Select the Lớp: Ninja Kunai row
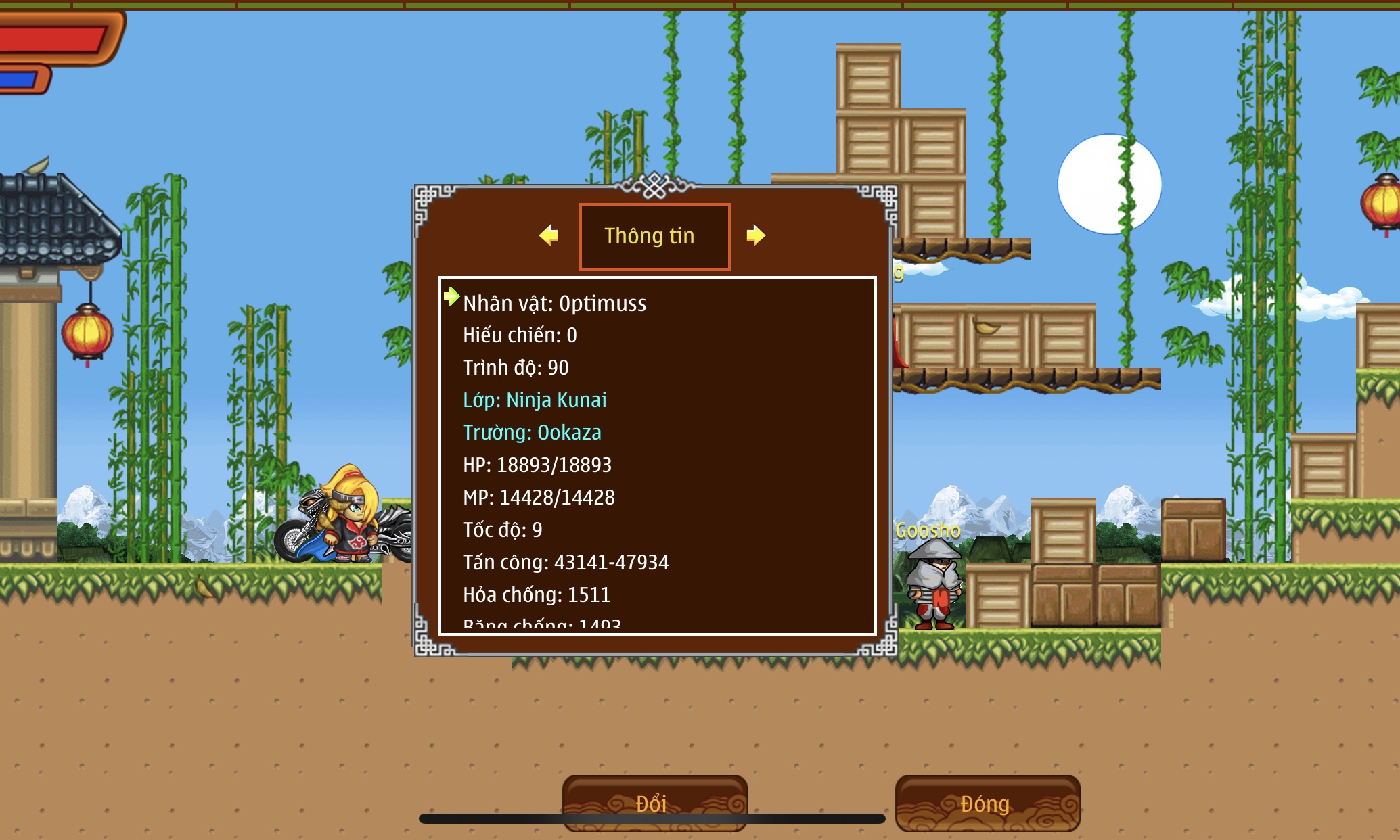This screenshot has width=1400, height=840. [x=535, y=400]
